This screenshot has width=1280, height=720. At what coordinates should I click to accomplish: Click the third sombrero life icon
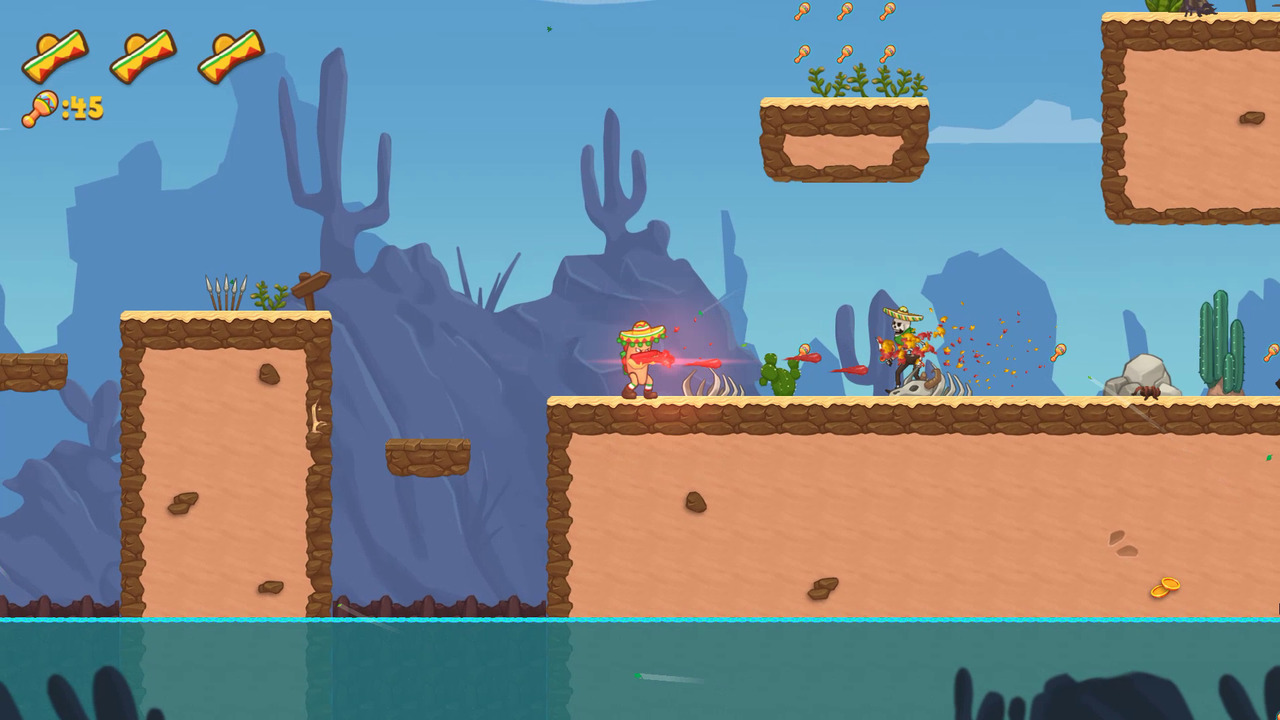(232, 53)
